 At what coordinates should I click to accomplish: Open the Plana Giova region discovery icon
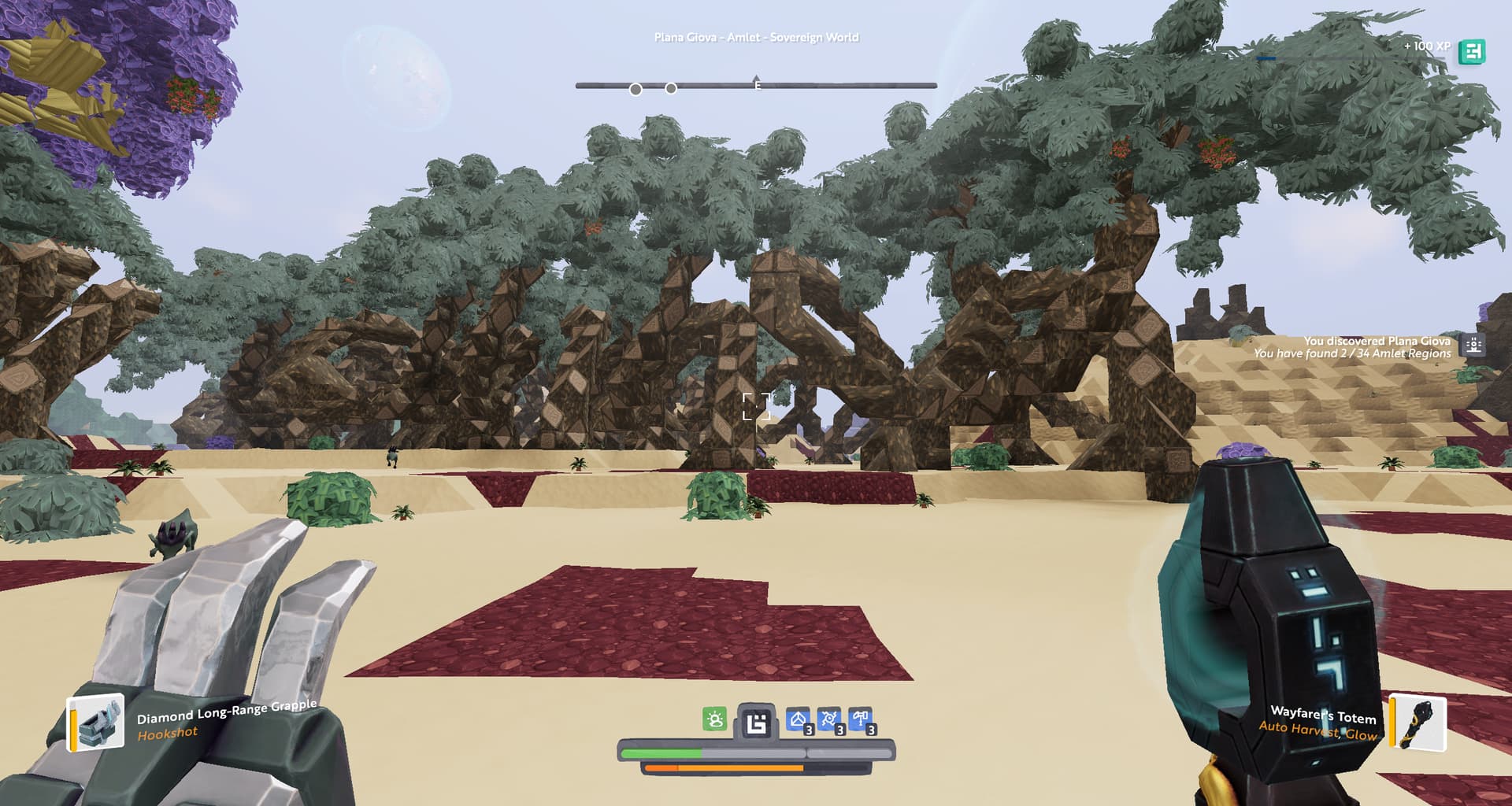click(1473, 346)
